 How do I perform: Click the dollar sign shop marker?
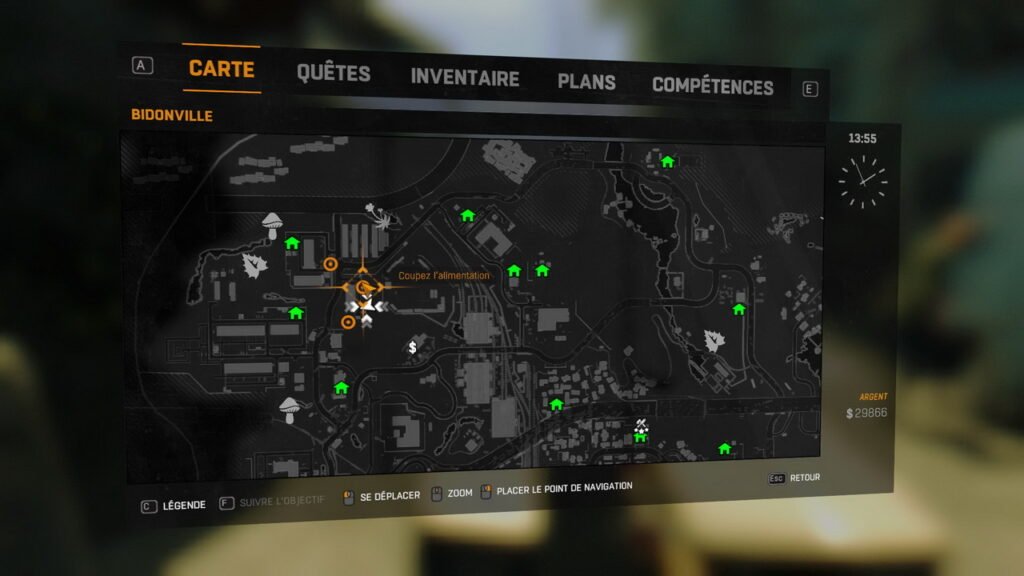coord(412,347)
